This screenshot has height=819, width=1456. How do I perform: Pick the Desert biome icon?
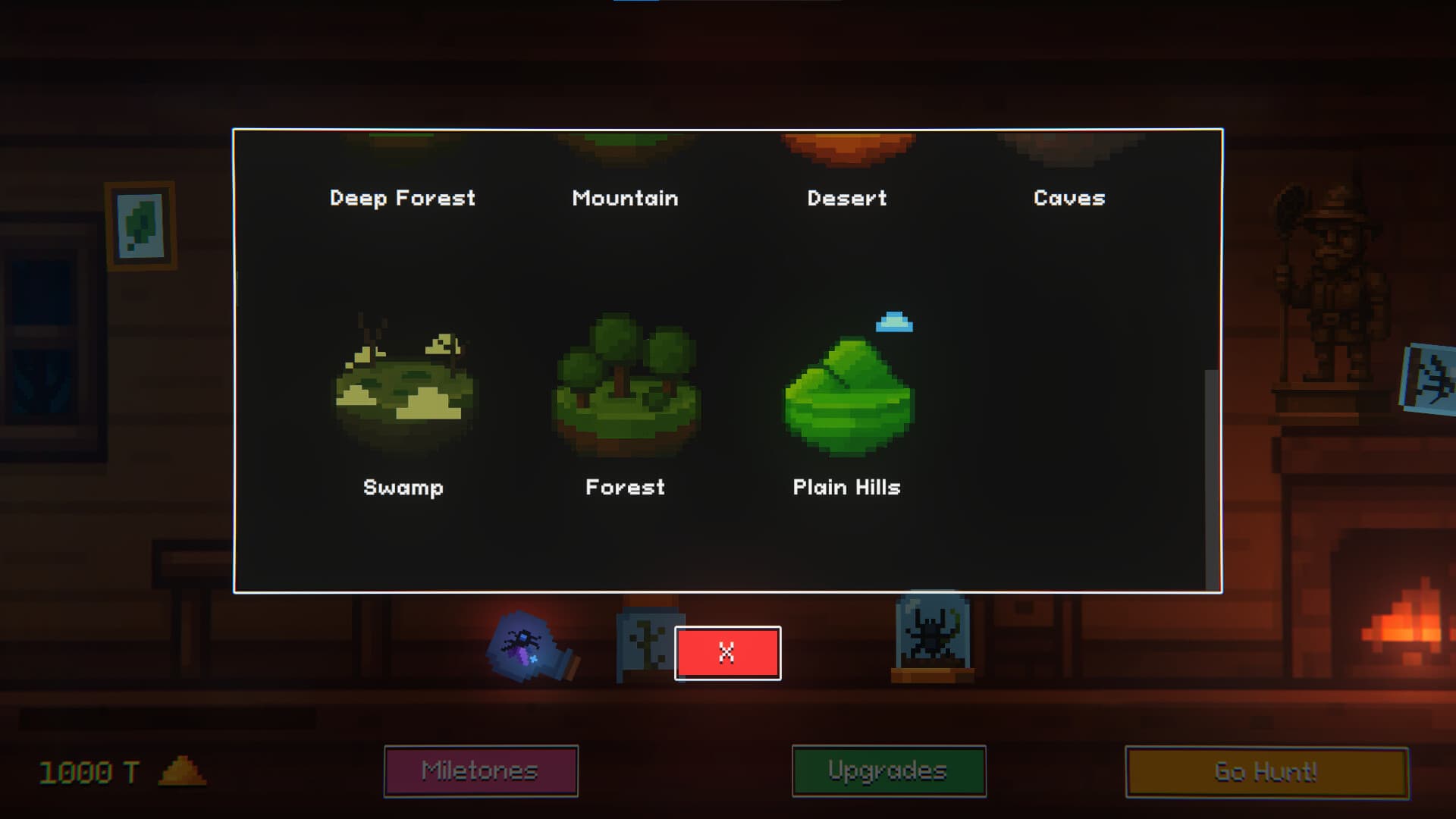tap(848, 148)
